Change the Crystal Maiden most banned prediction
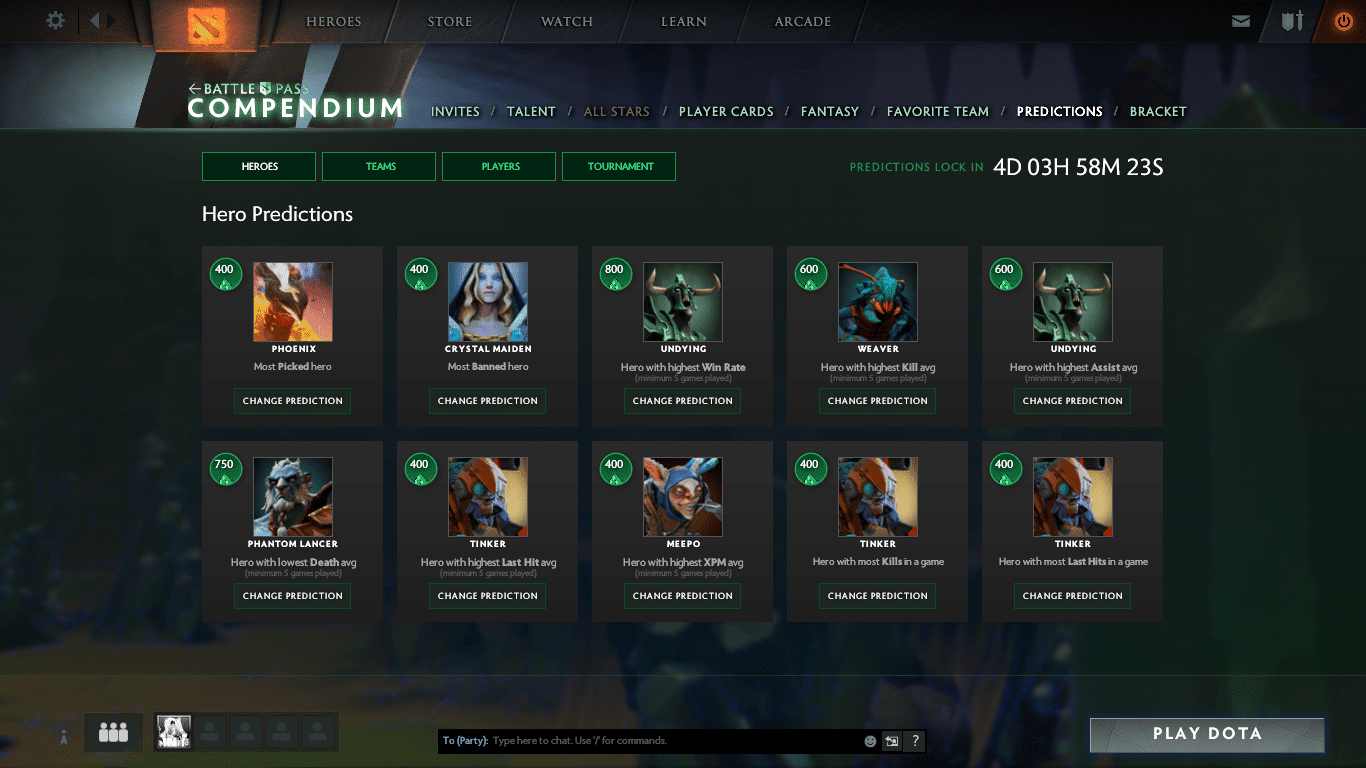This screenshot has width=1366, height=768. click(x=487, y=401)
